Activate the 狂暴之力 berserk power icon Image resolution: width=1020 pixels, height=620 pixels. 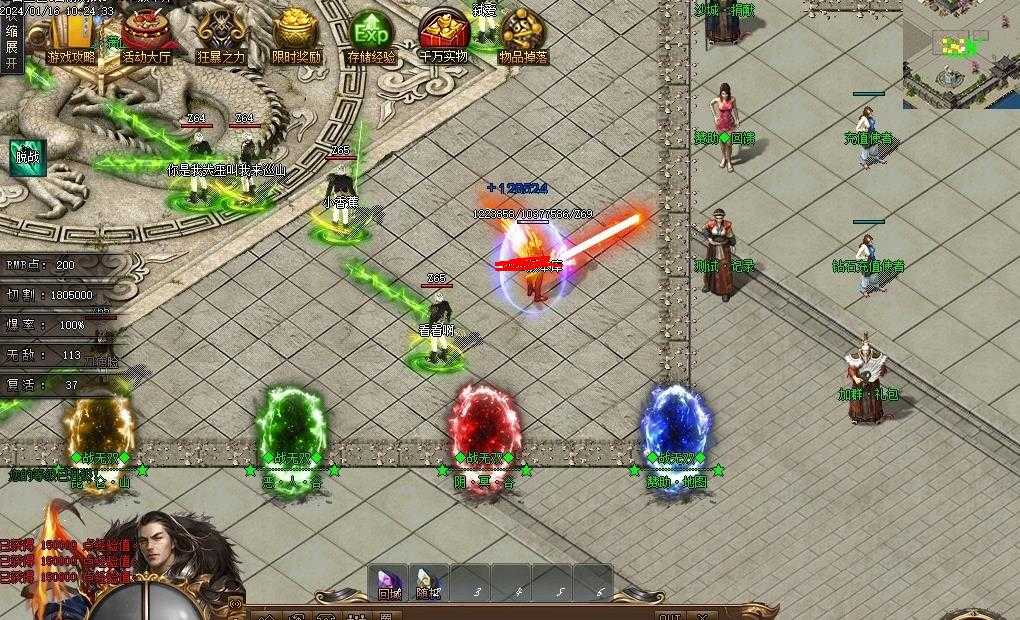point(221,36)
